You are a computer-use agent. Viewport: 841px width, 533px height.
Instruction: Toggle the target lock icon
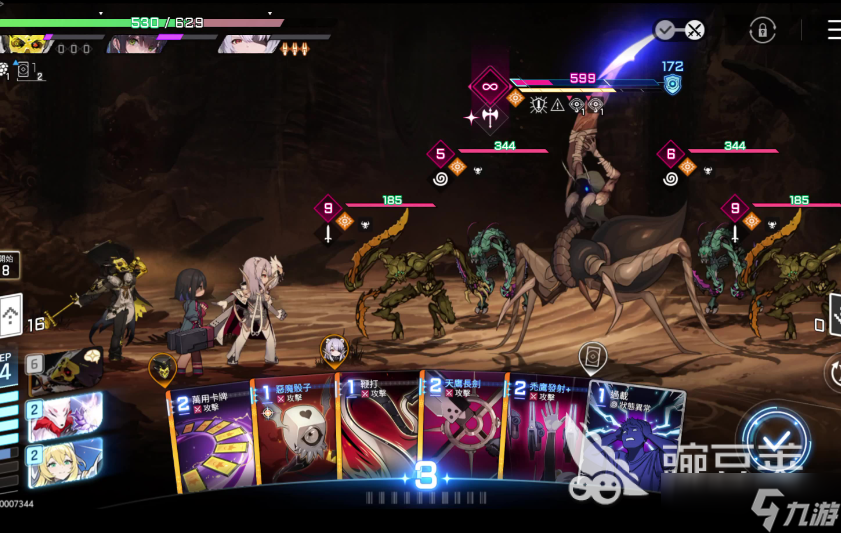tap(762, 30)
